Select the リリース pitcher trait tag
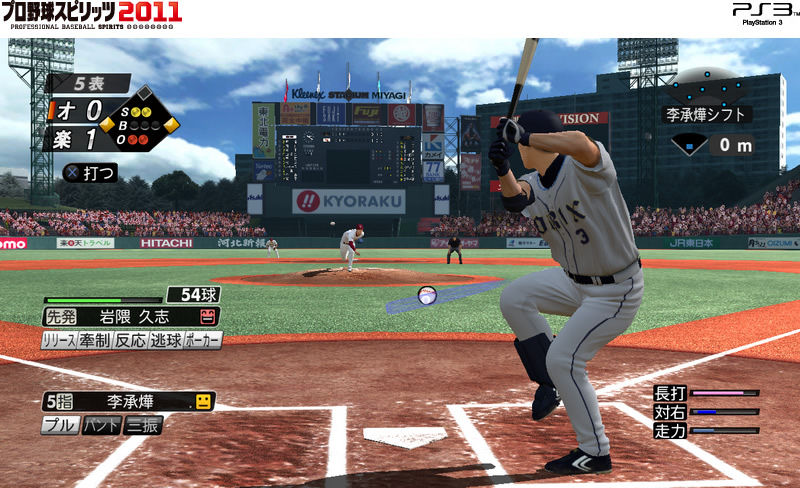The image size is (800, 488). tap(59, 340)
